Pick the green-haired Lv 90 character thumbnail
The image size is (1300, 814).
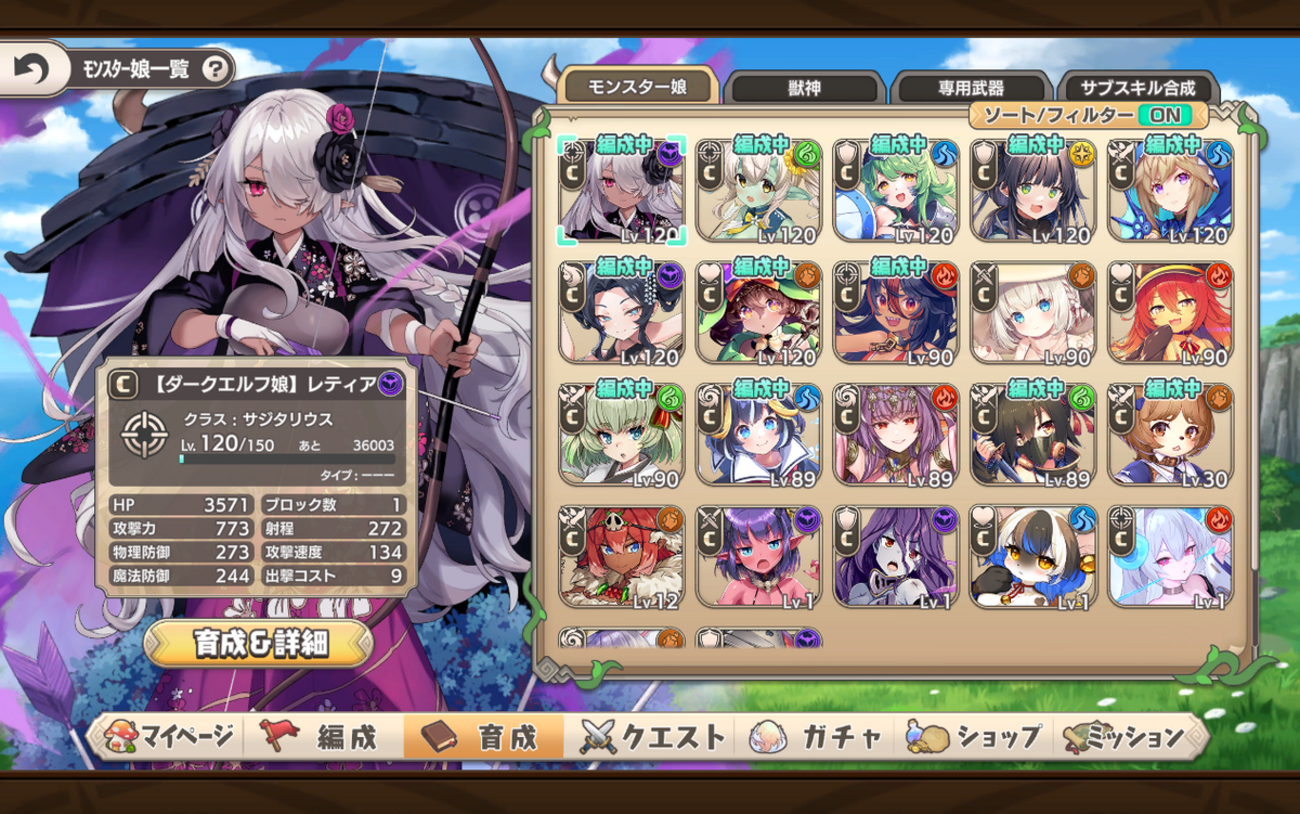click(x=621, y=435)
